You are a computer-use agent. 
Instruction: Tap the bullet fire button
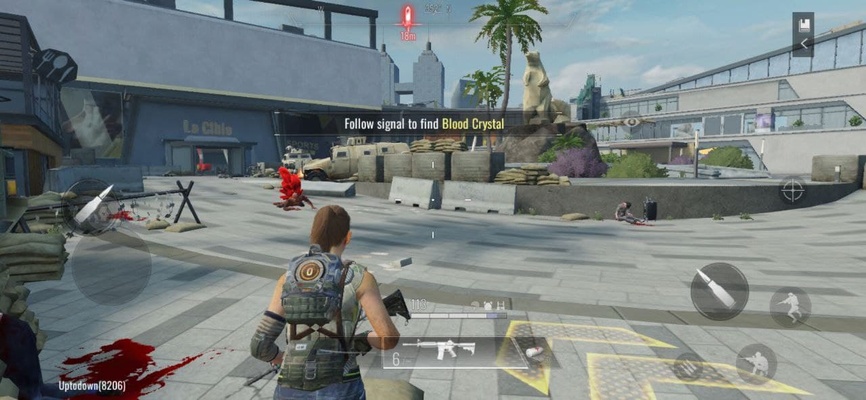(719, 291)
